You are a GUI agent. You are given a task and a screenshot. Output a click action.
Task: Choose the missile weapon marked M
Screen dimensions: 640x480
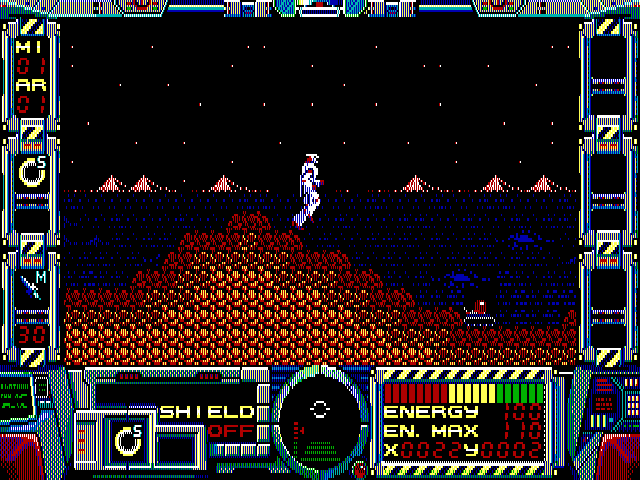coord(32,288)
